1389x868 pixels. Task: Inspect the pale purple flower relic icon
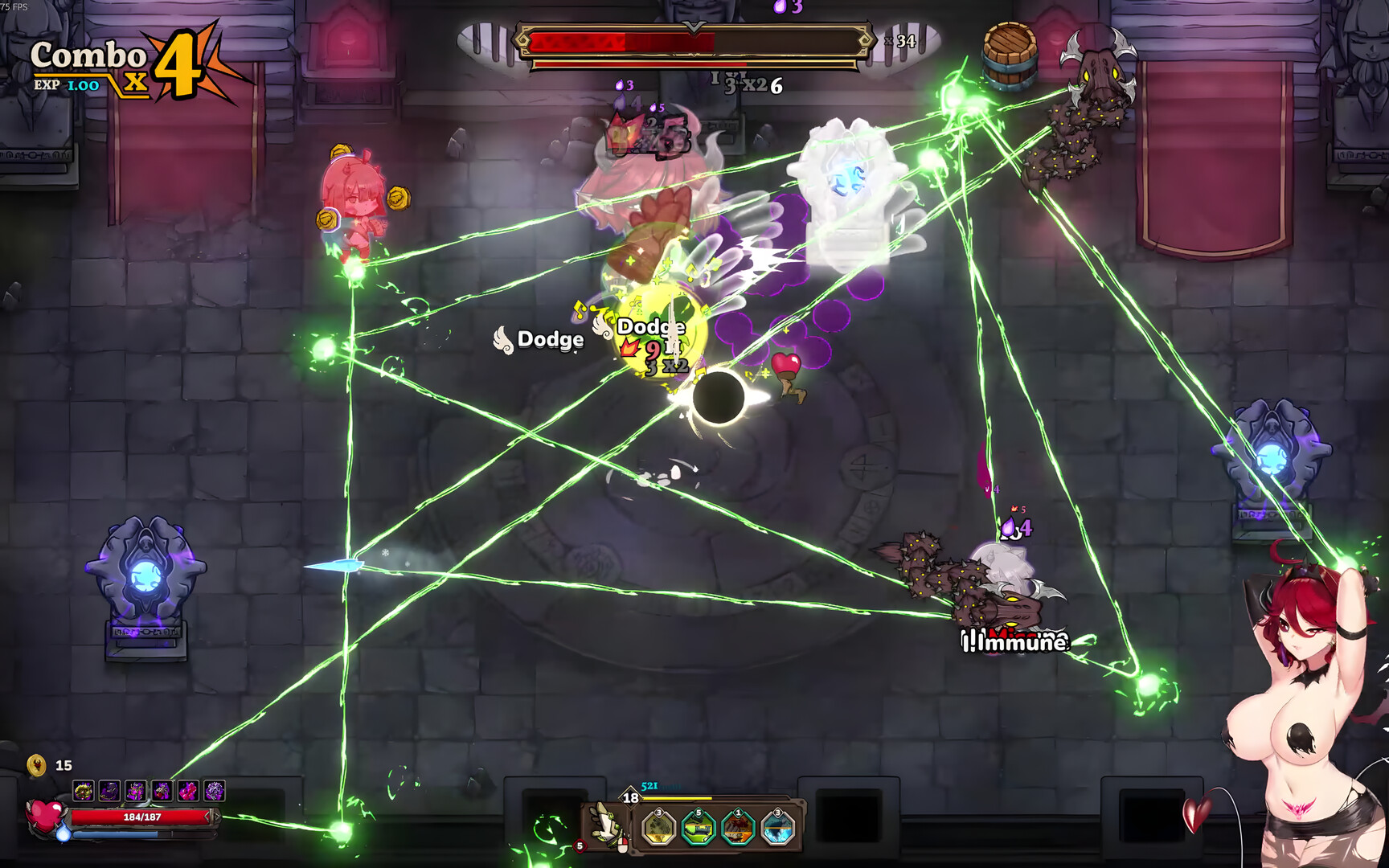click(215, 792)
